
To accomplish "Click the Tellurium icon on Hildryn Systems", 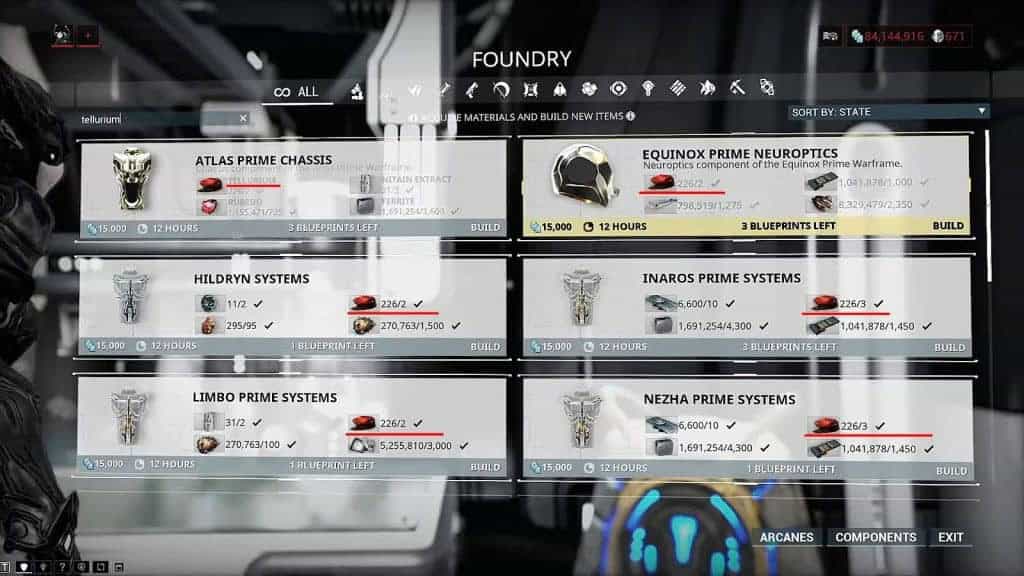I will click(x=361, y=304).
